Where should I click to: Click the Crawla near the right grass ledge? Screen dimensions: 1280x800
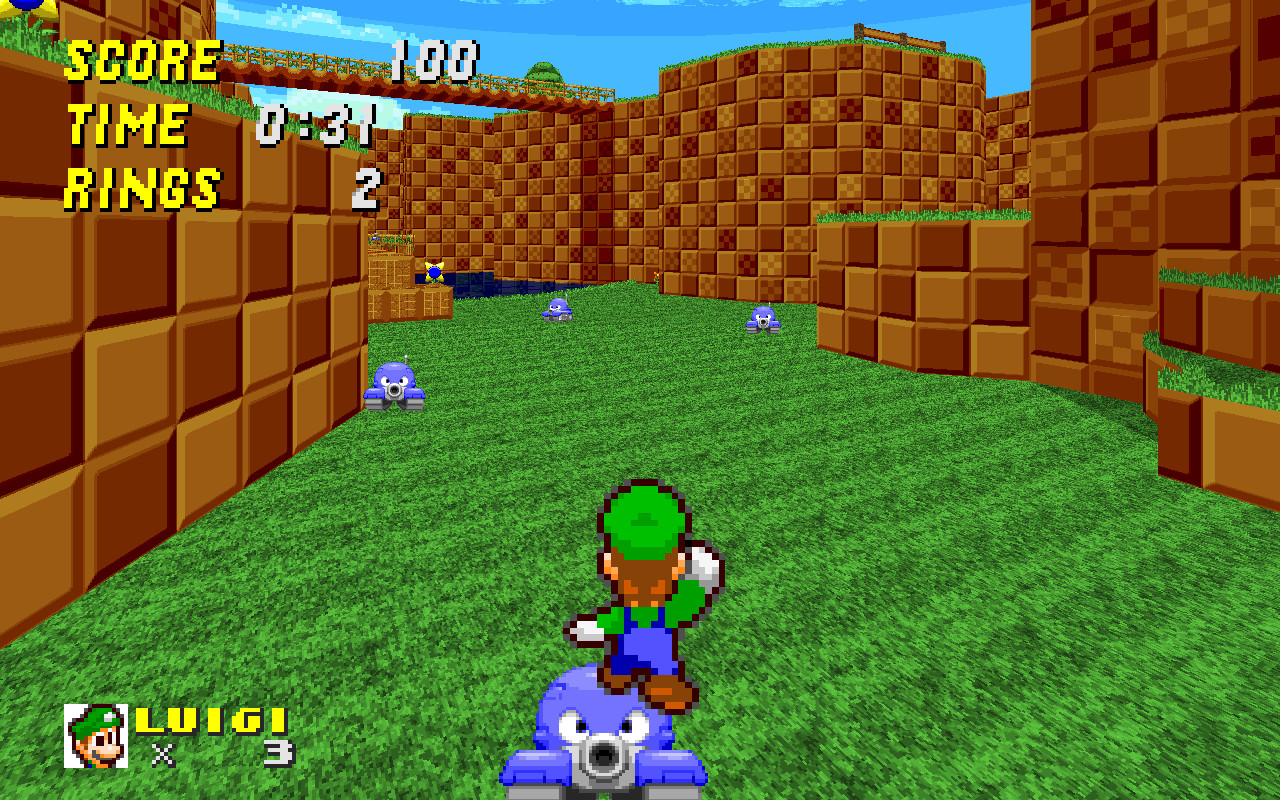point(764,320)
